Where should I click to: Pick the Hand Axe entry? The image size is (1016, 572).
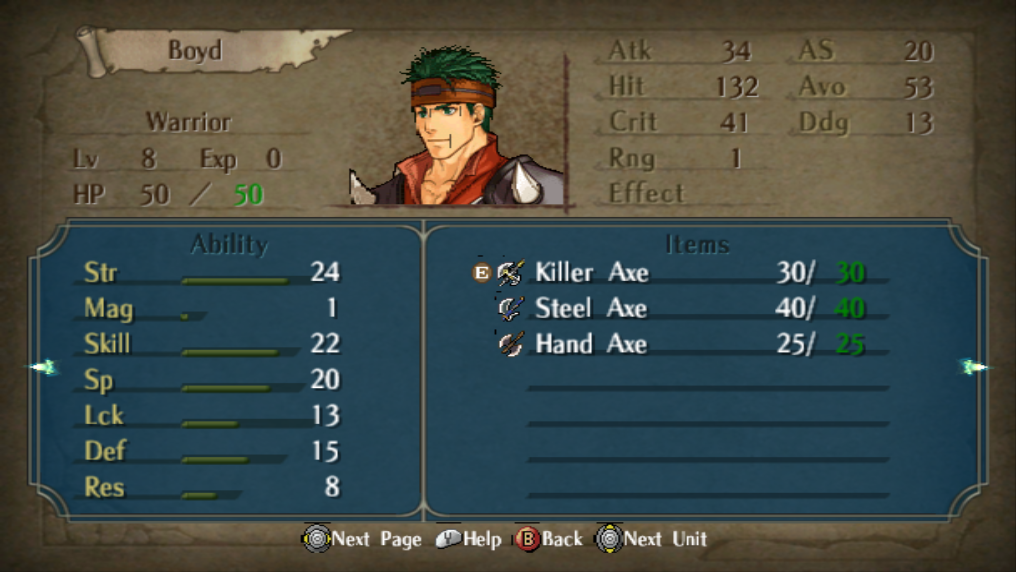[x=591, y=344]
